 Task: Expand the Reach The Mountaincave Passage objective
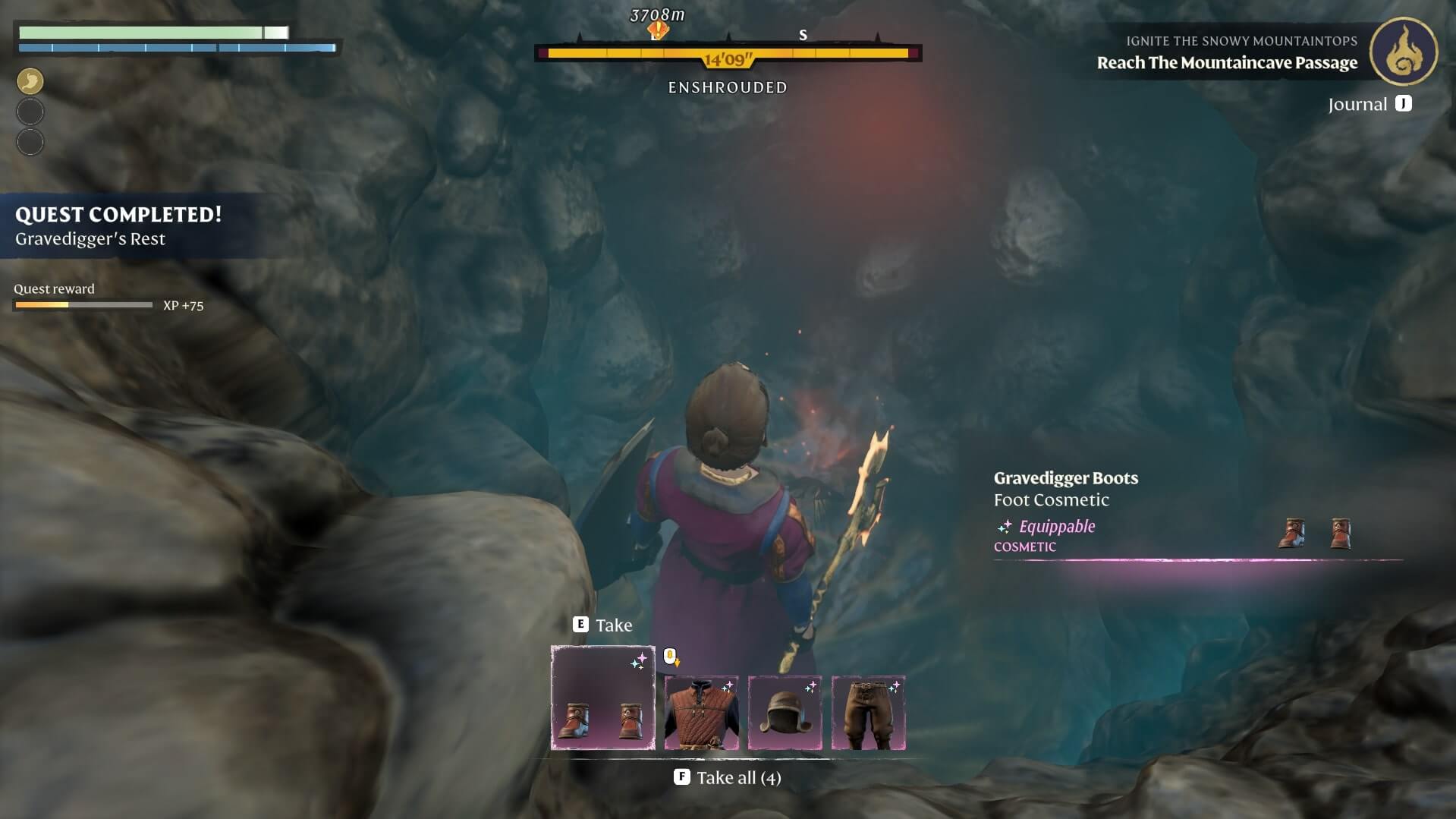coord(1227,63)
